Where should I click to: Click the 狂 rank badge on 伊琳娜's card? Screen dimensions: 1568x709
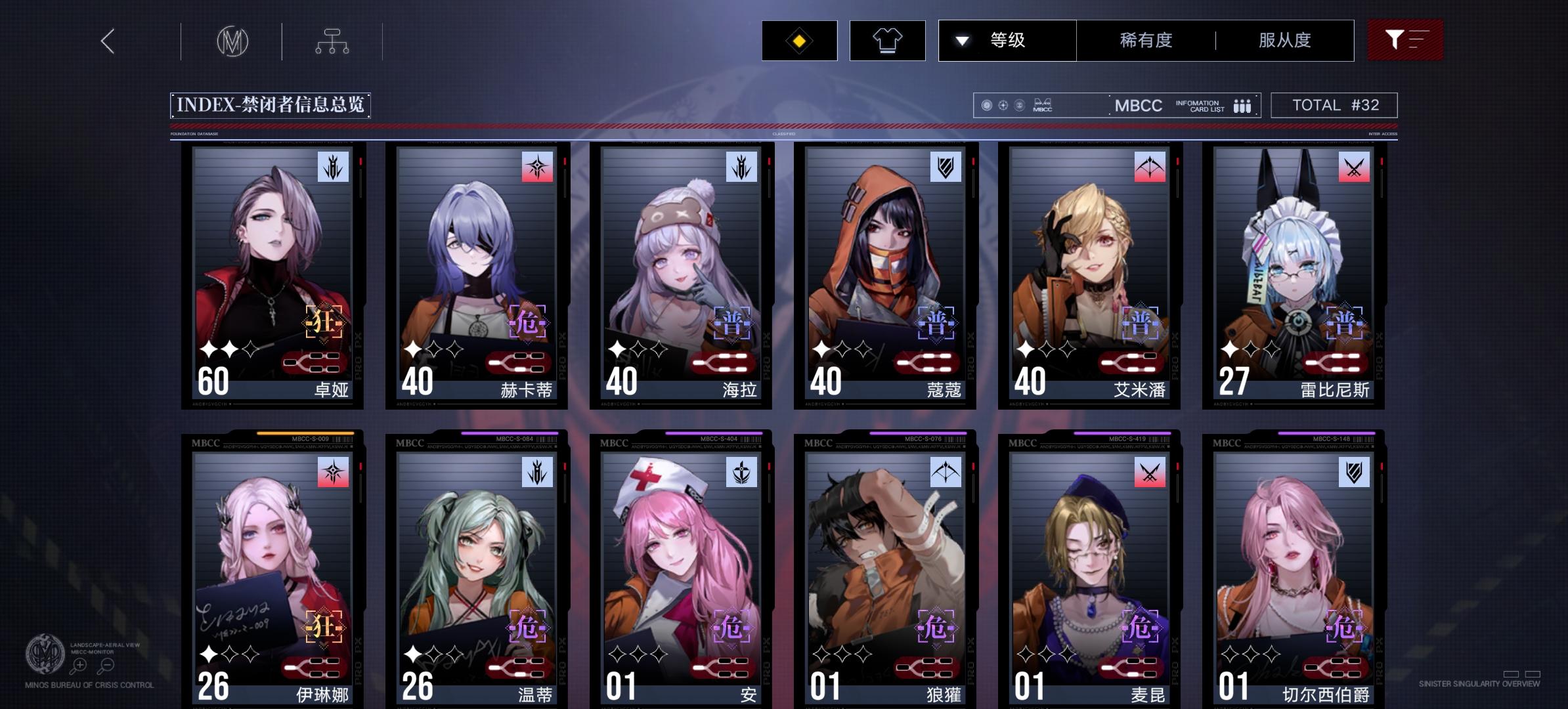[324, 626]
